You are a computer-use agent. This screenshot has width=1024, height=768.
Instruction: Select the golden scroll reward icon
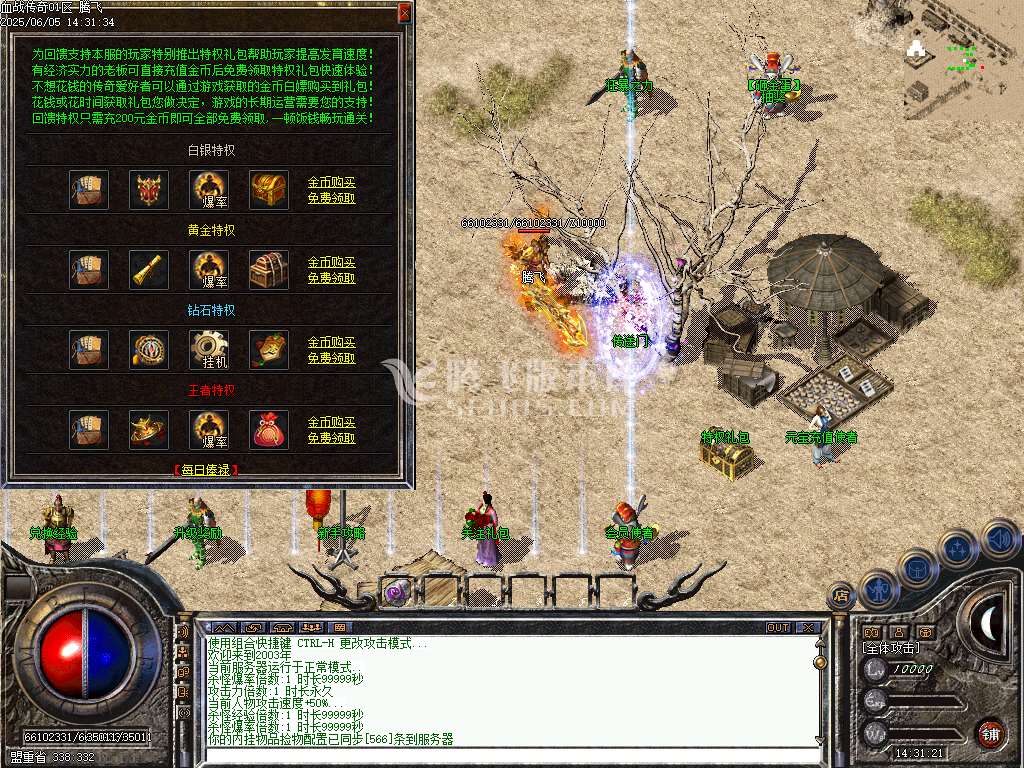coord(149,269)
